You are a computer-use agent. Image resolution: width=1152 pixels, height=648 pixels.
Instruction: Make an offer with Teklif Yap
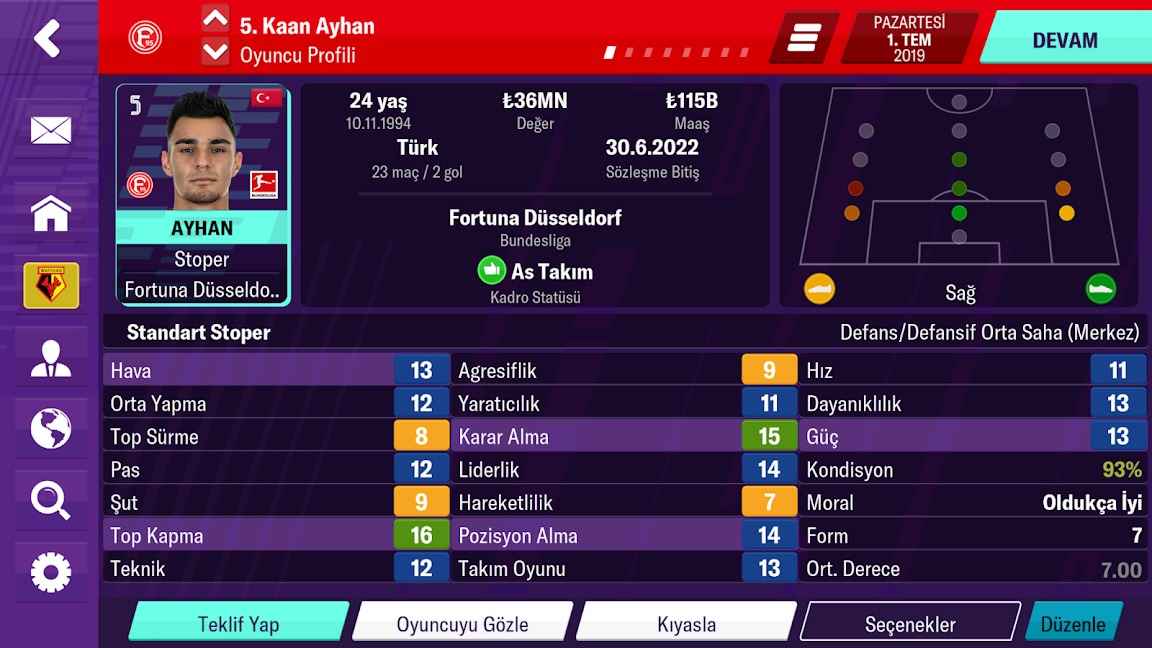click(238, 624)
